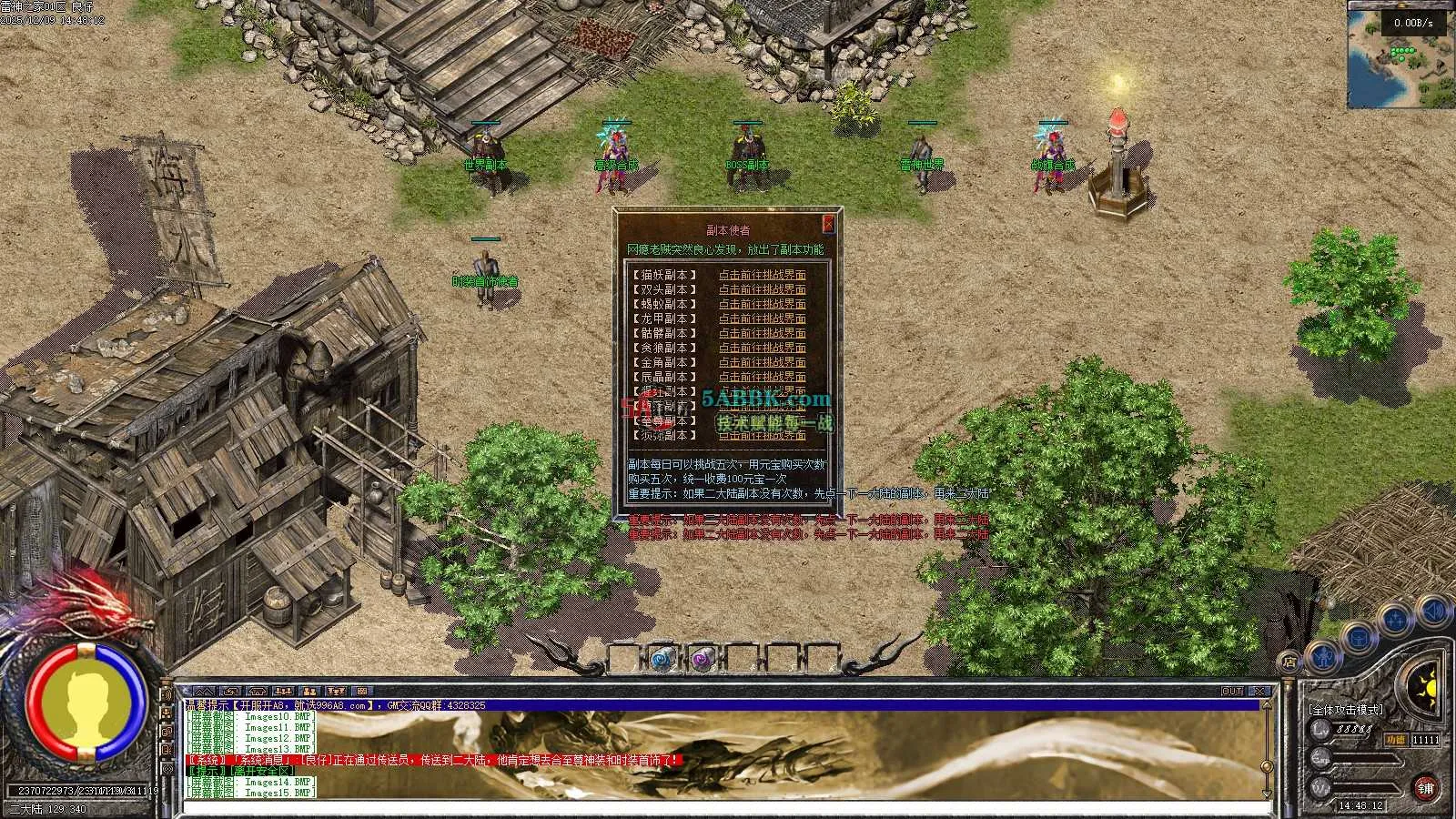Go to the 蚂蚁副本 challenge screen
The height and width of the screenshot is (819, 1456).
(762, 304)
